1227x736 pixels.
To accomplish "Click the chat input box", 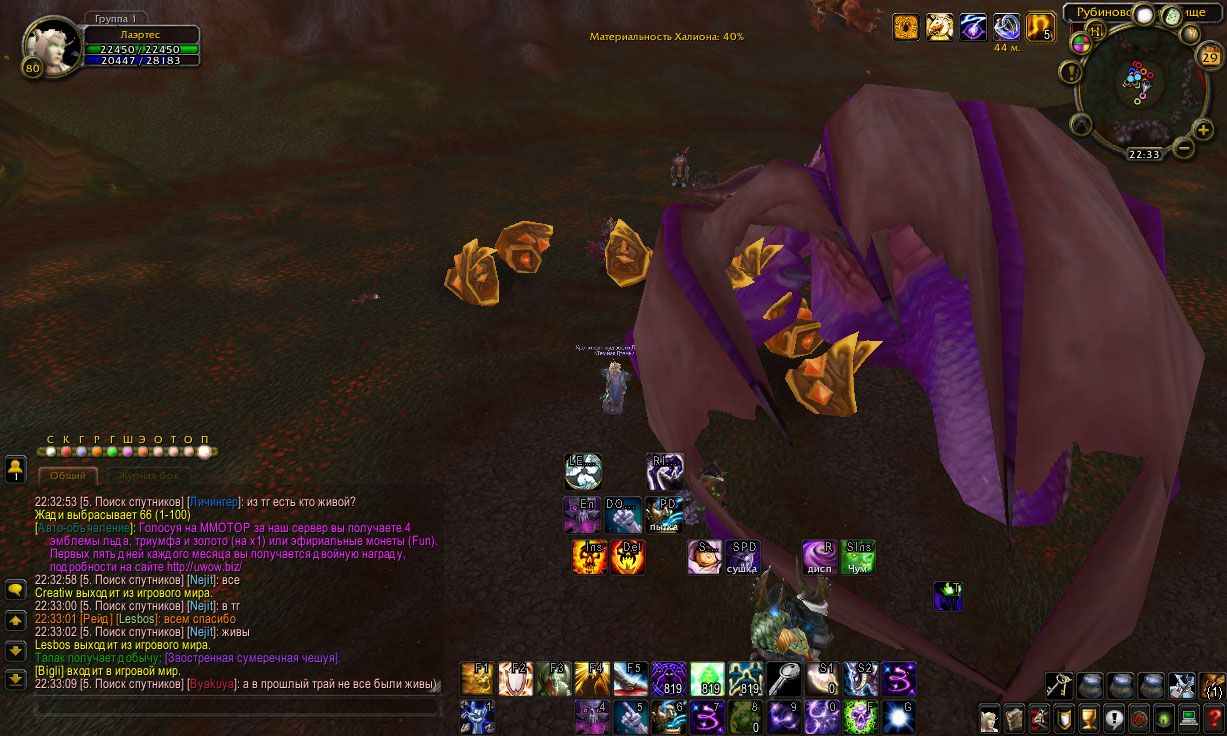I will [x=236, y=707].
